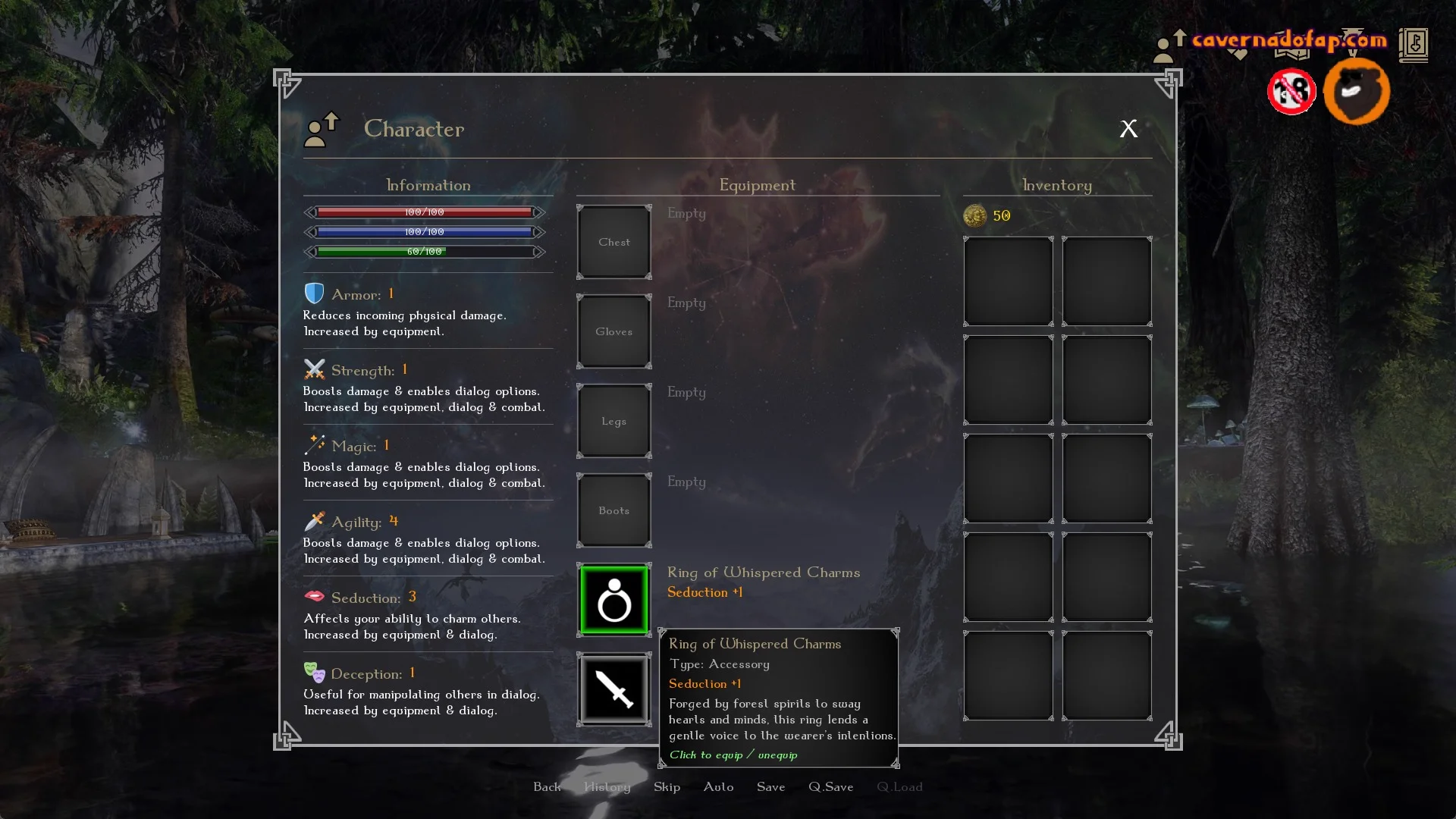This screenshot has height=819, width=1456.
Task: Click the greyed-out Q.Load button
Action: (899, 787)
